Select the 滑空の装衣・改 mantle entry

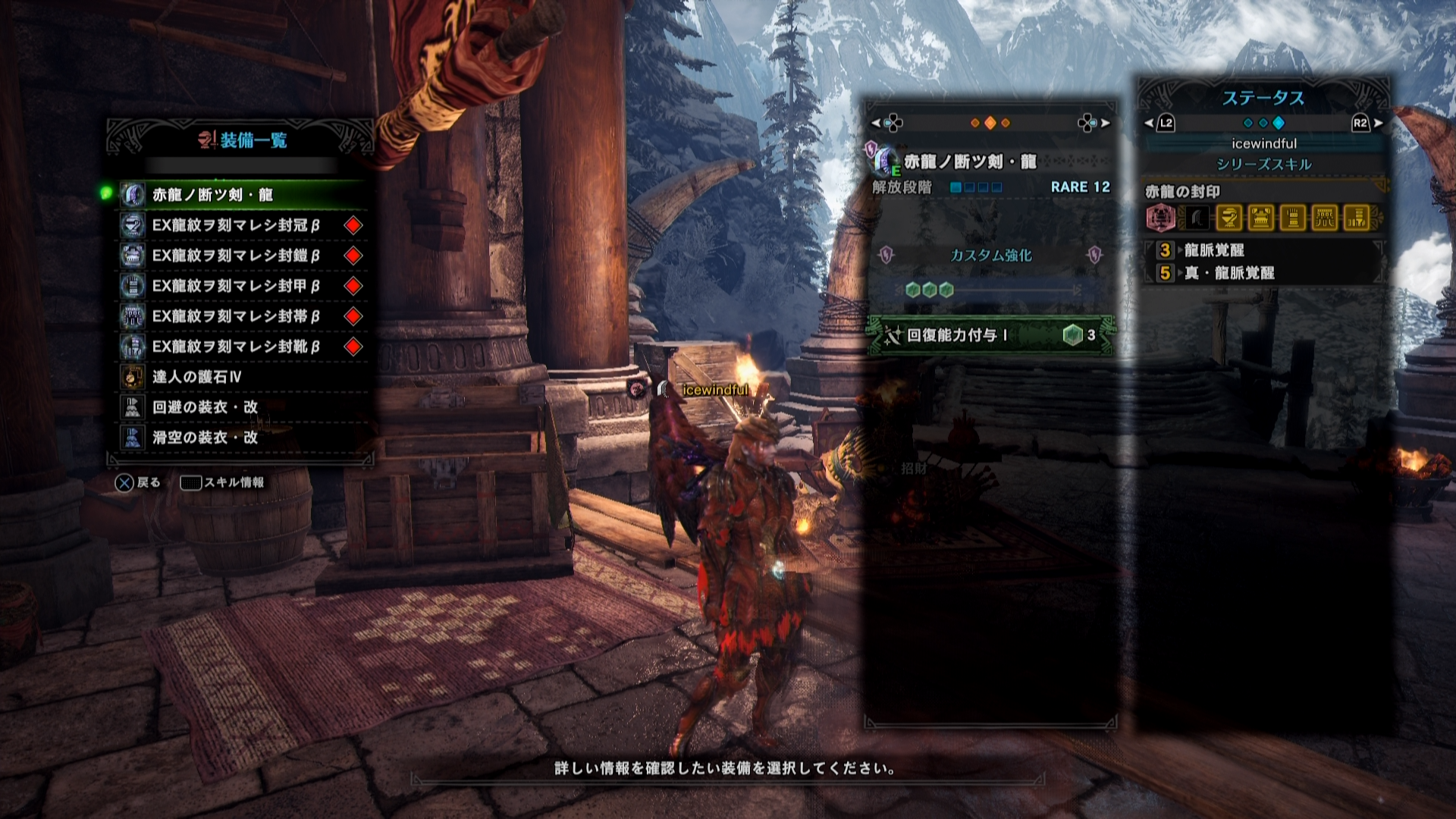point(243,438)
